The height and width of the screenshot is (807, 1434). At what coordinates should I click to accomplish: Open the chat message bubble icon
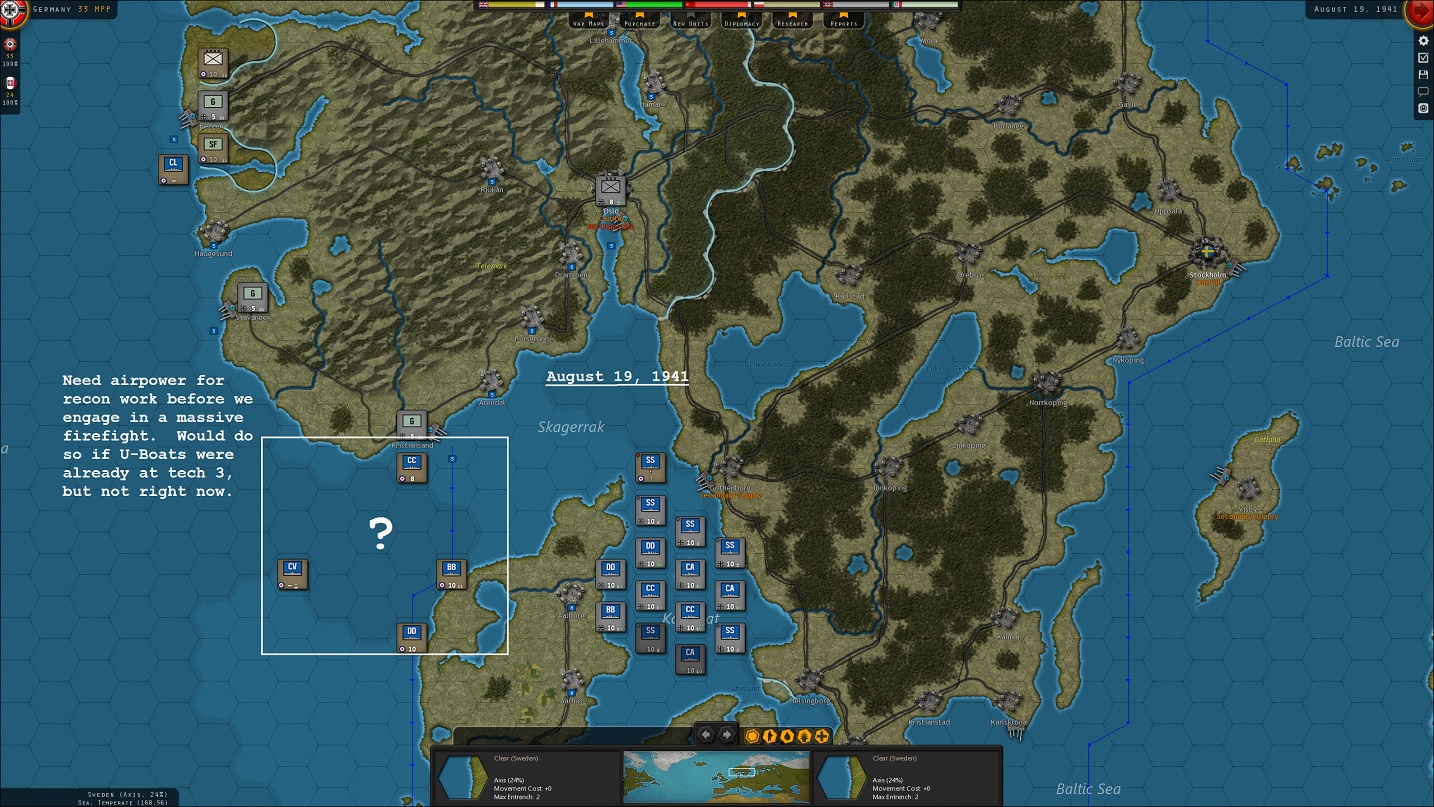1423,90
